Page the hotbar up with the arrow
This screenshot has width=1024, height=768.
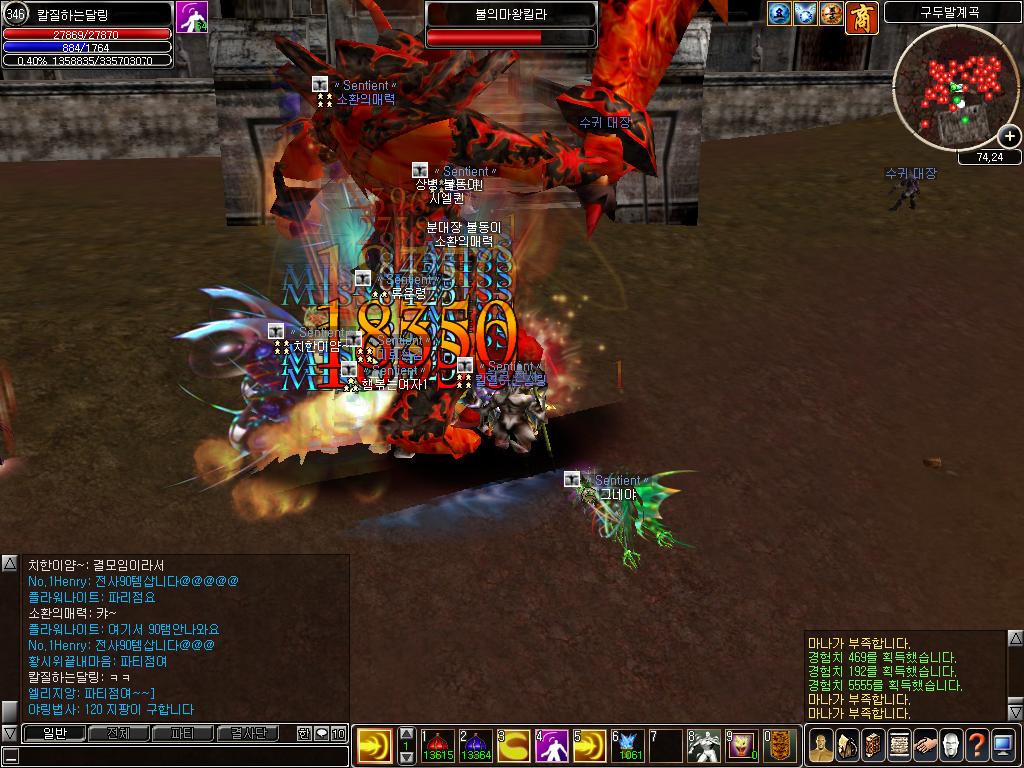click(x=407, y=733)
